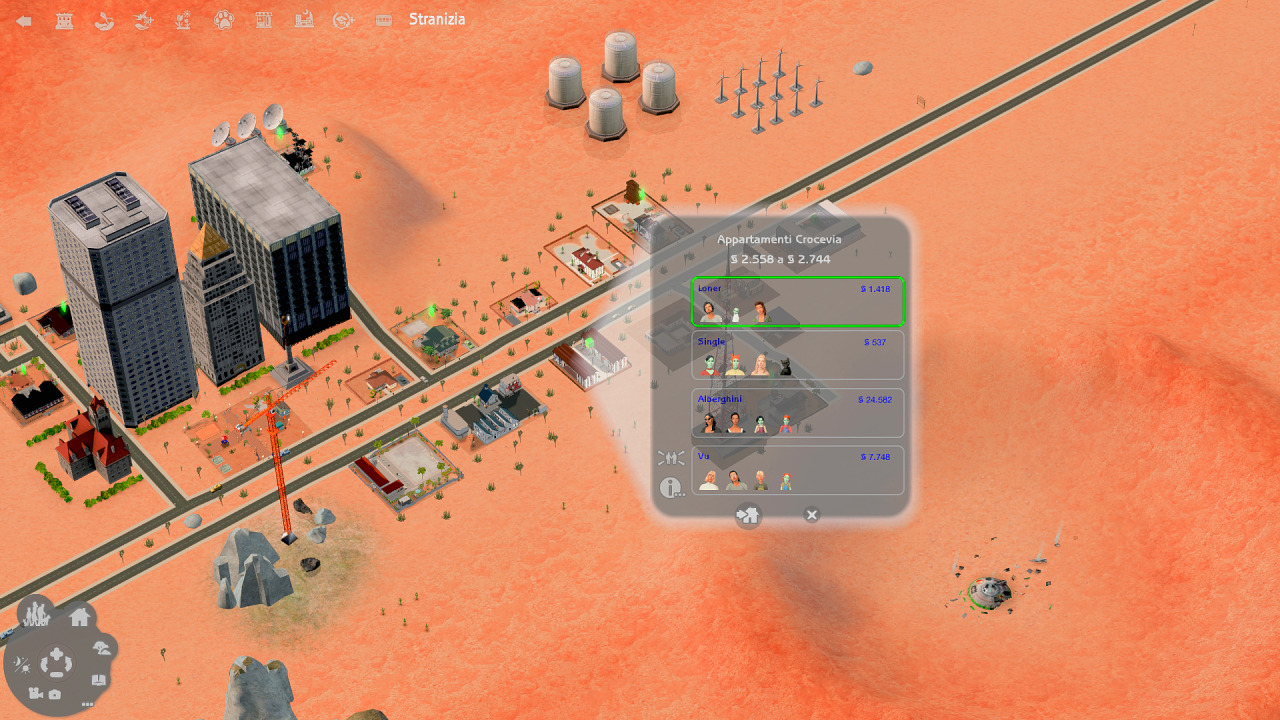Image resolution: width=1280 pixels, height=720 pixels.
Task: Click the enter-lot house arrow button
Action: click(x=748, y=515)
